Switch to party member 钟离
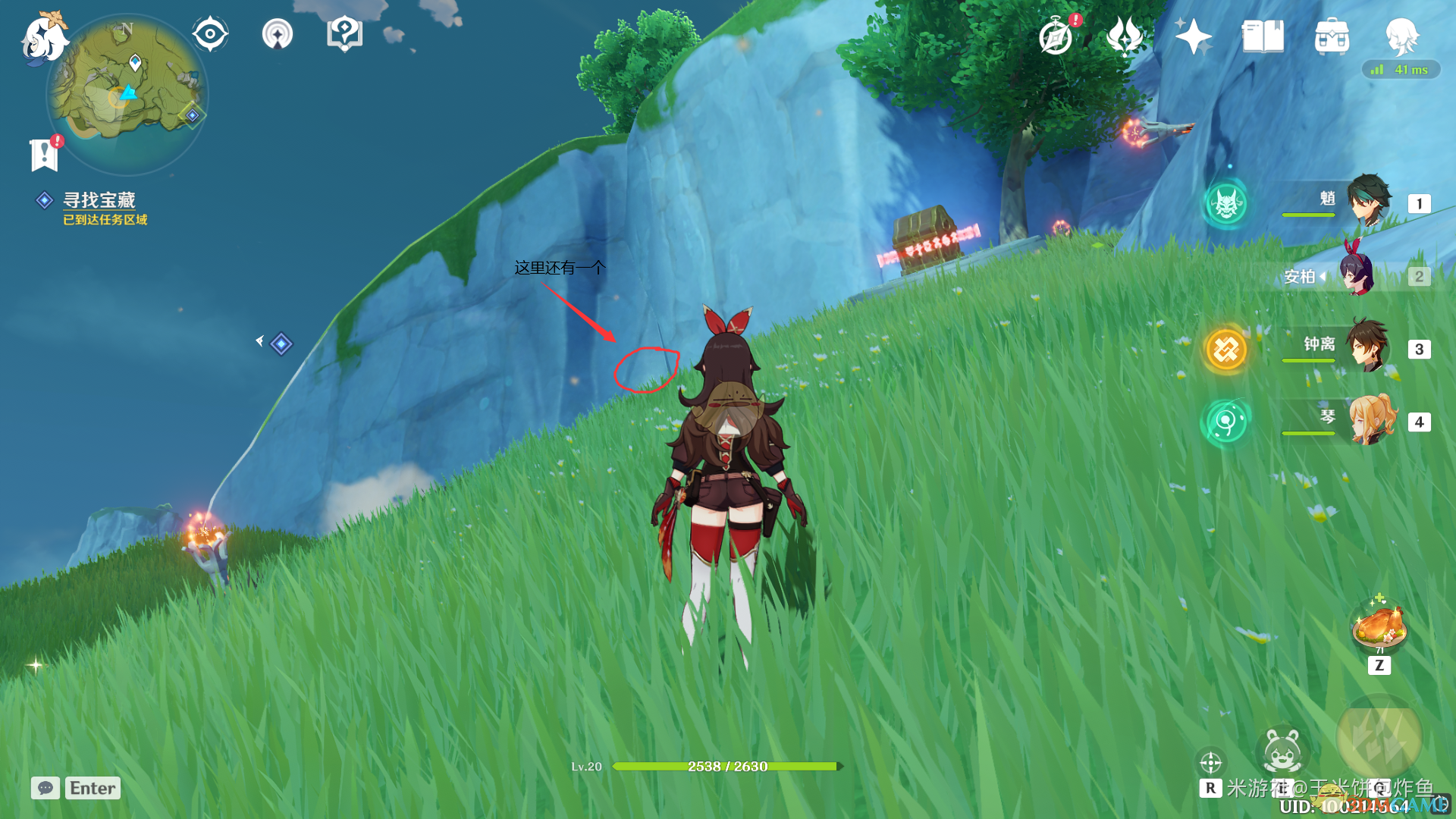Viewport: 1456px width, 819px height. (1368, 347)
